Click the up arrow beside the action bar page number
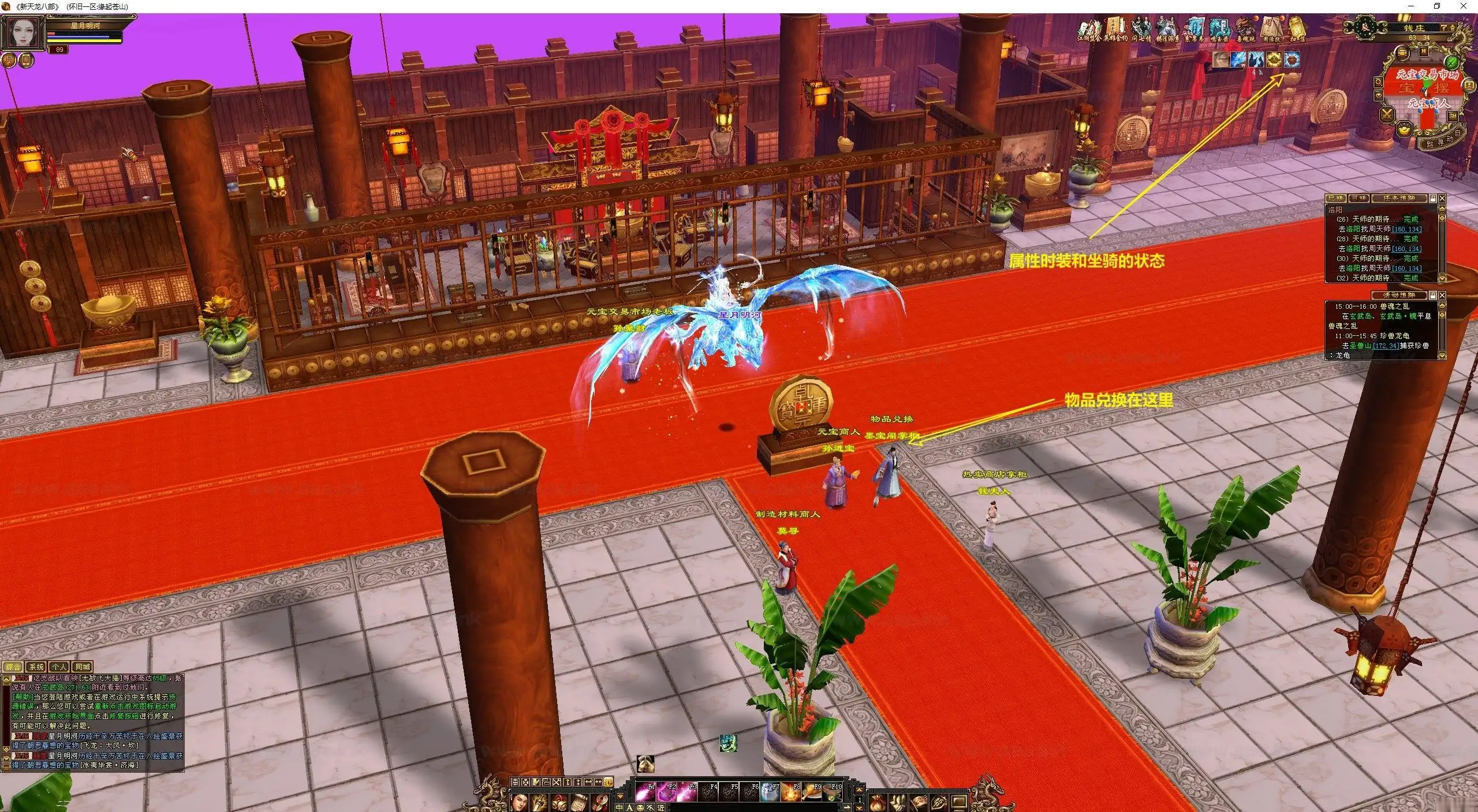 click(x=858, y=789)
